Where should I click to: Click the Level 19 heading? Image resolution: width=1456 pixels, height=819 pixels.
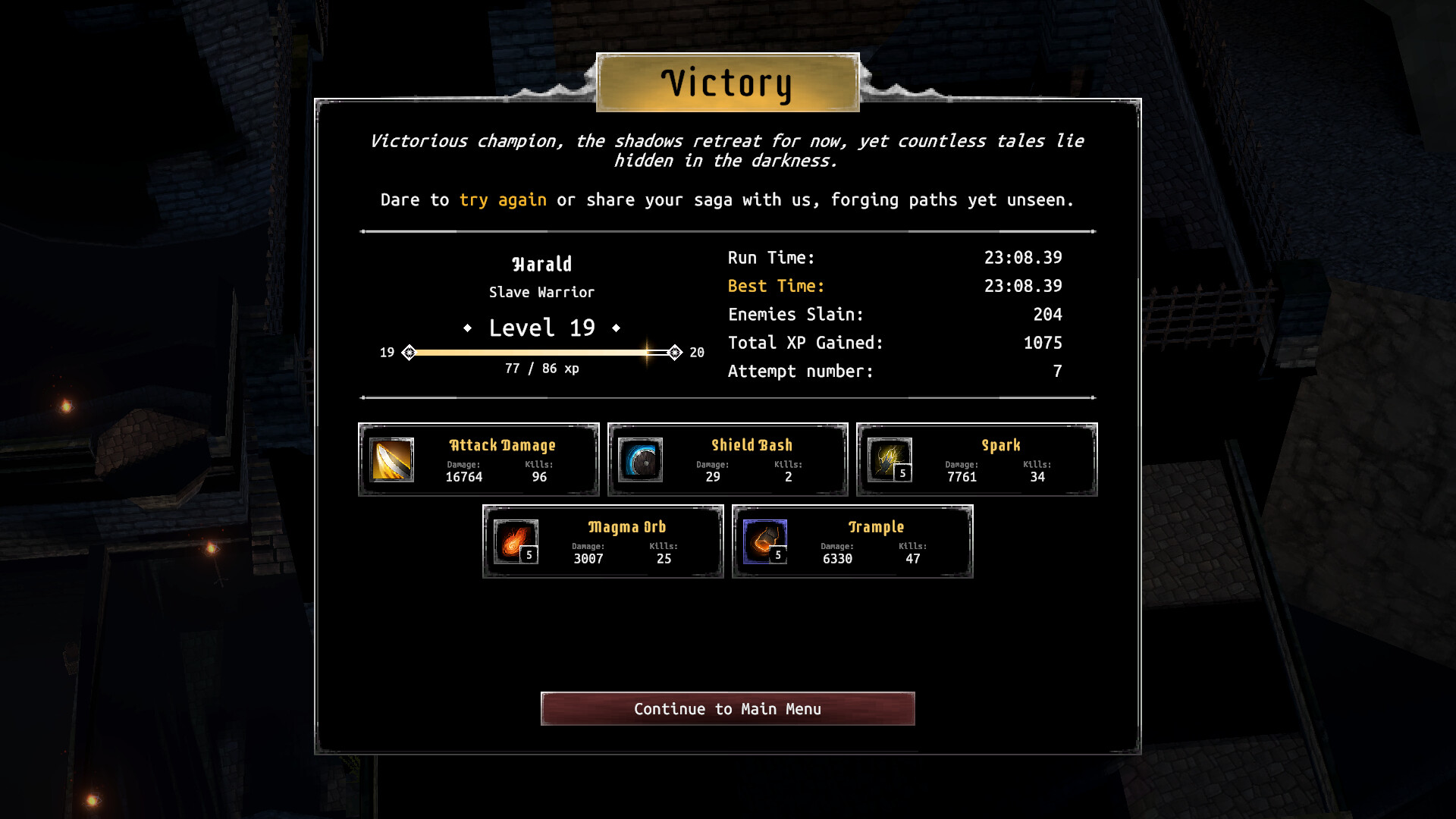(543, 328)
